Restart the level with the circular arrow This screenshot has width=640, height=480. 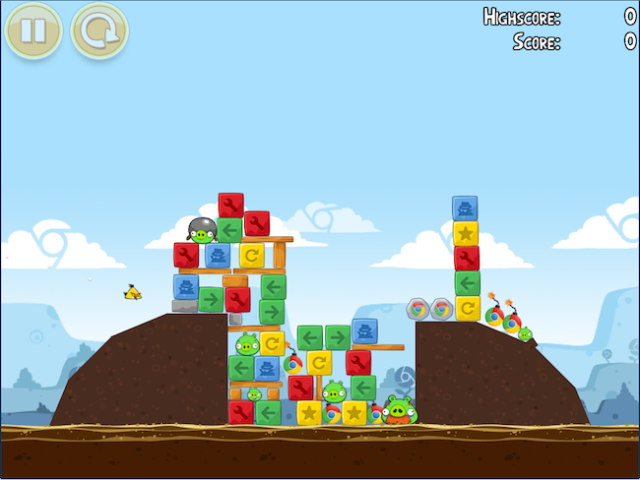click(x=99, y=31)
